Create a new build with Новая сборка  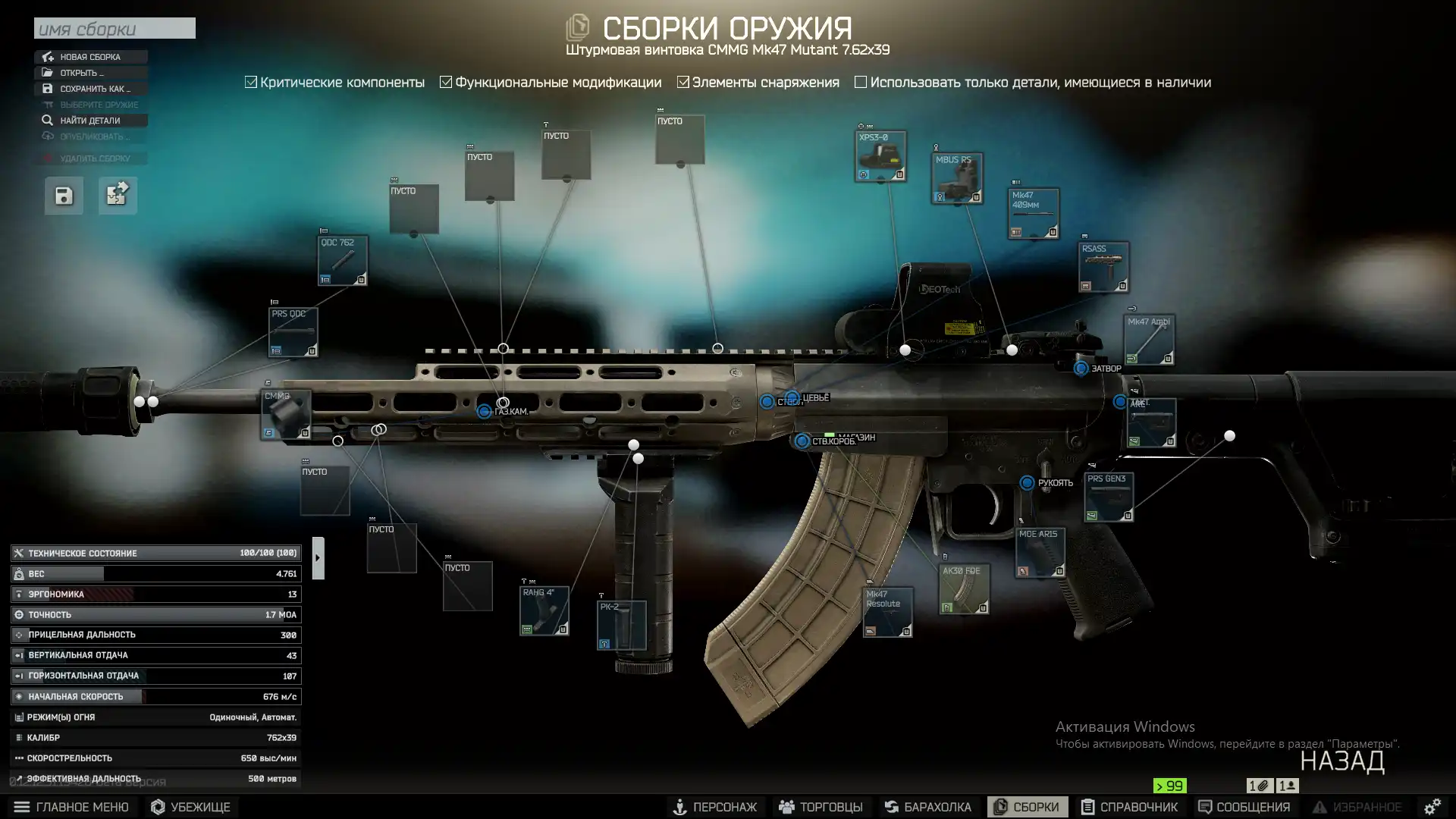click(x=90, y=57)
